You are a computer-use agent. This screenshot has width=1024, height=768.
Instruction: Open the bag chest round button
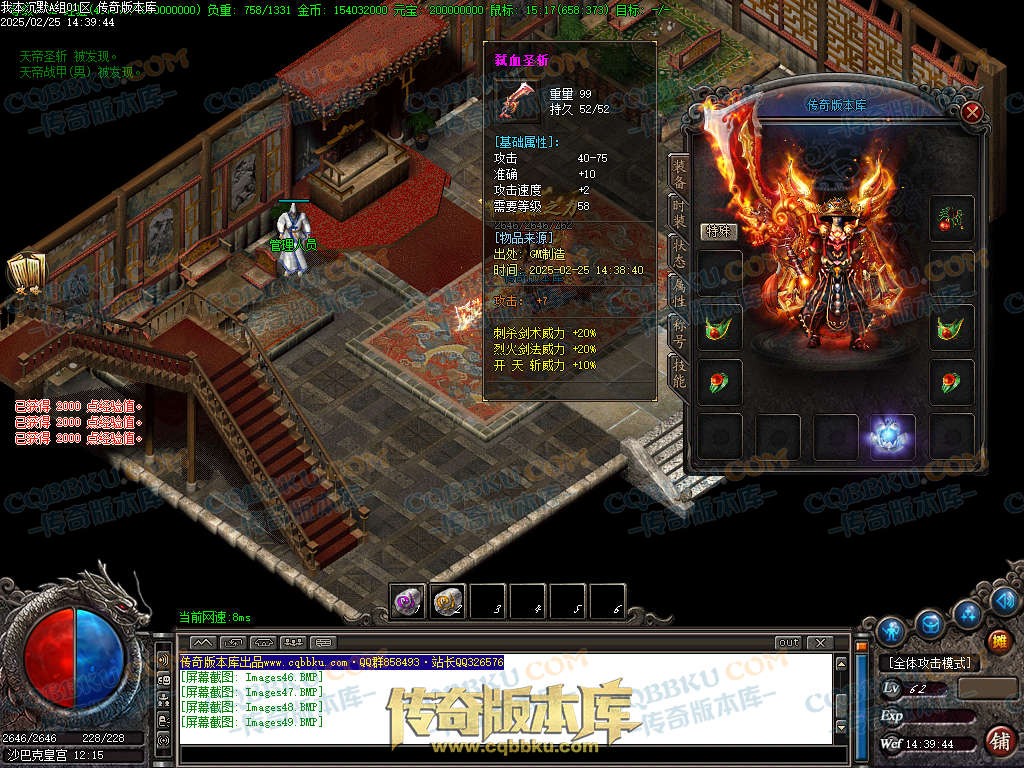(930, 624)
